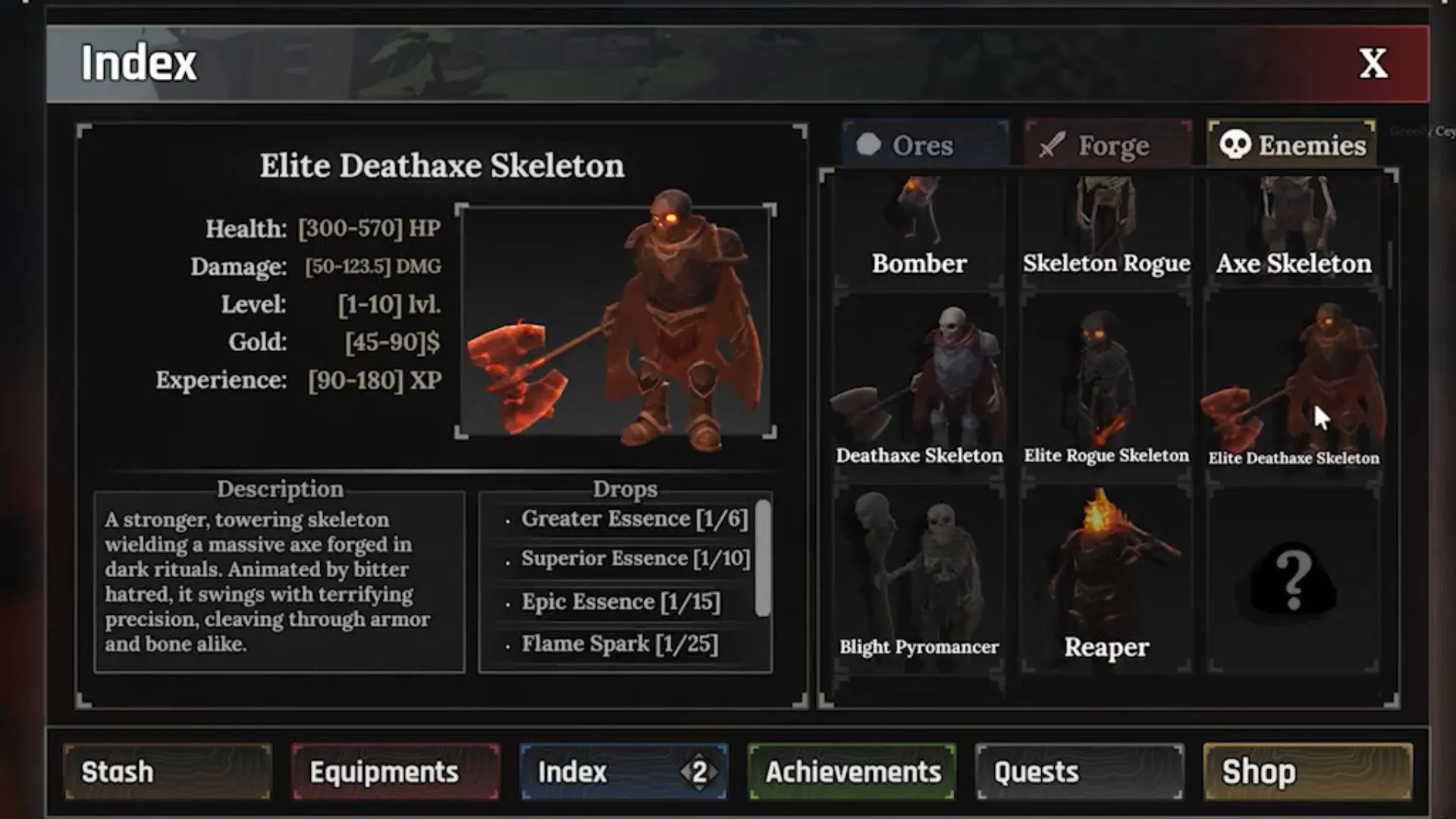The width and height of the screenshot is (1456, 819).
Task: Select the Bomber enemy icon
Action: click(919, 220)
